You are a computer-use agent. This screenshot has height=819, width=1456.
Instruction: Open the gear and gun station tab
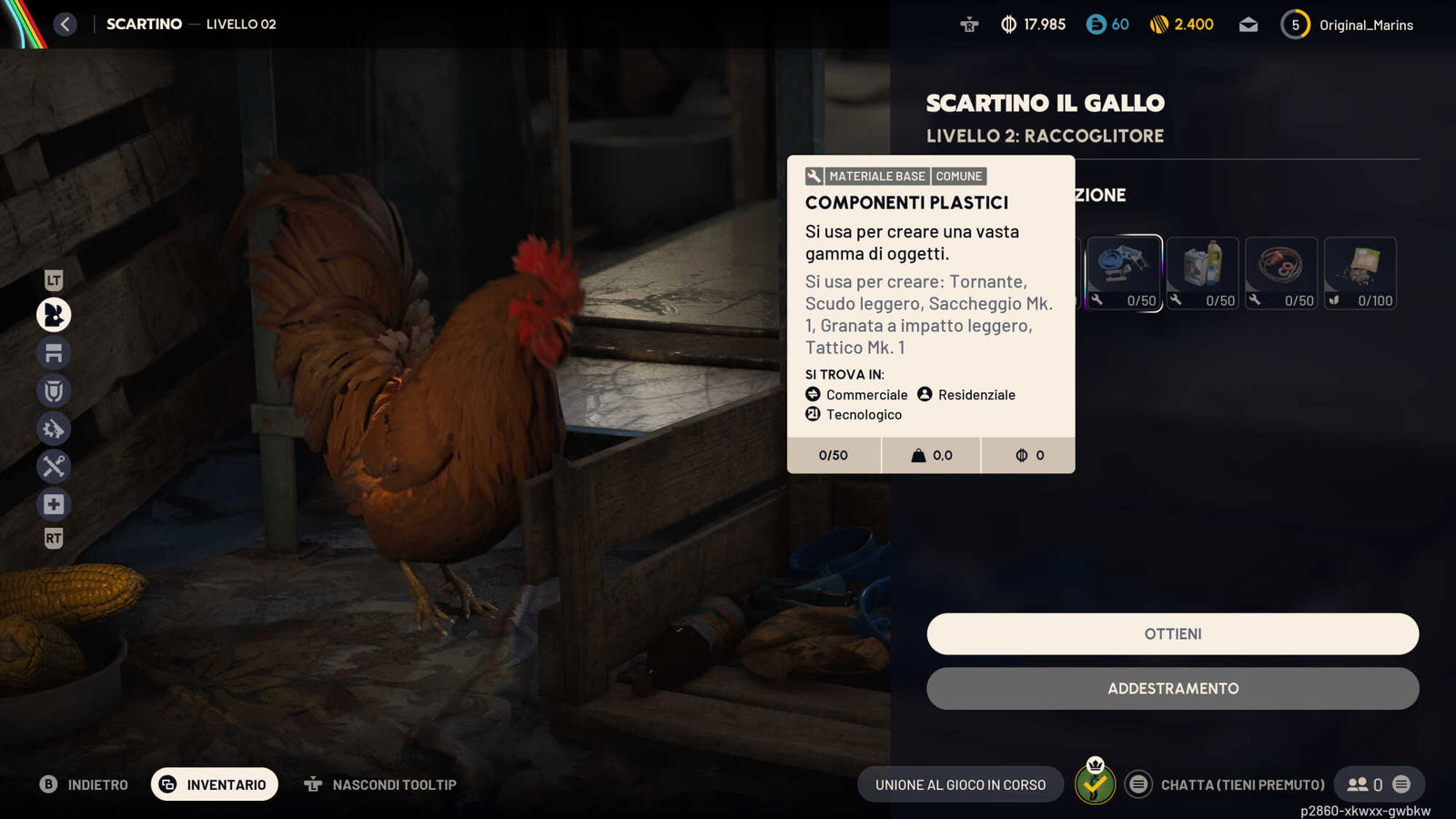54,429
